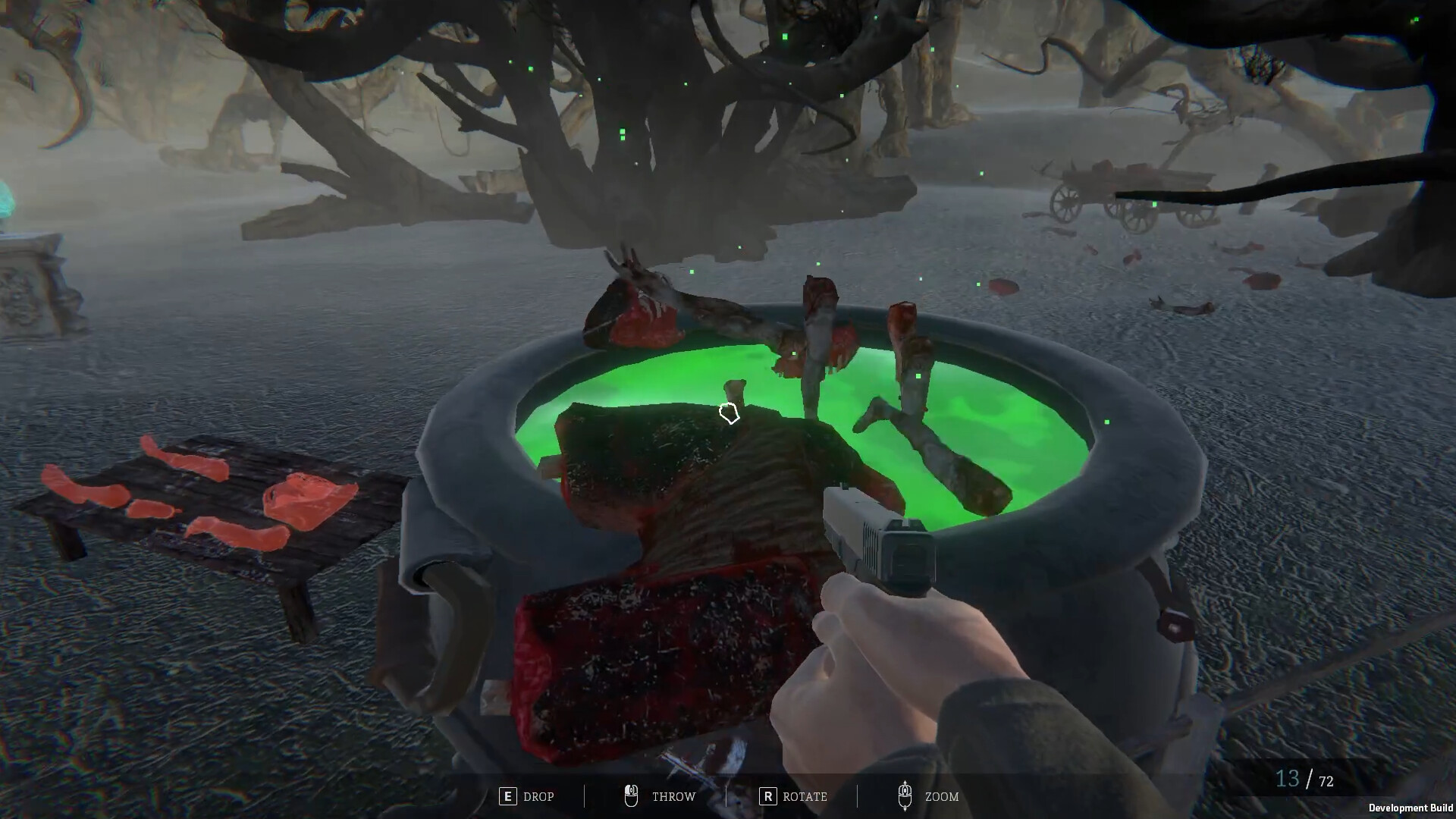The width and height of the screenshot is (1456, 819).
Task: Click the R keybind icon for ROTATE
Action: pyautogui.click(x=768, y=796)
